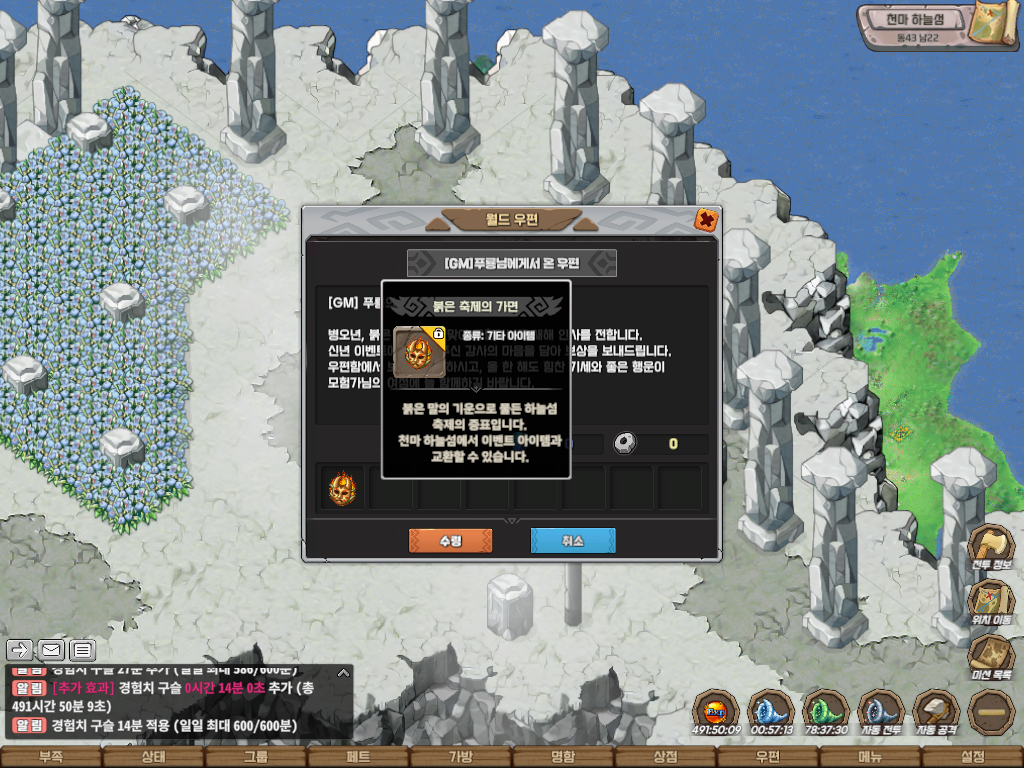Select the red festival mask attachment slot

click(342, 489)
